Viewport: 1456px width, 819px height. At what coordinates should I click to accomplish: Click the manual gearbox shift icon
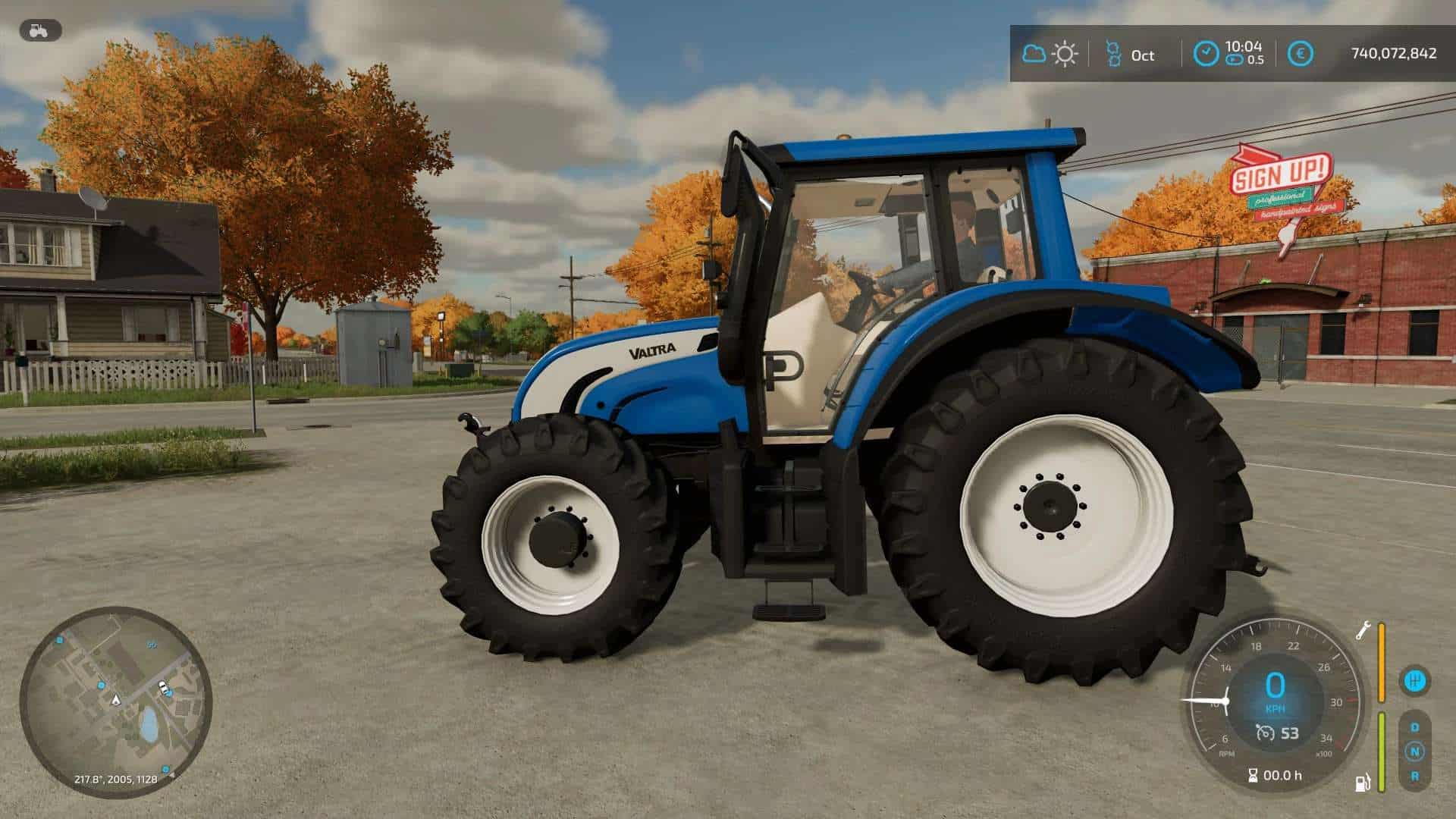pos(1414,680)
